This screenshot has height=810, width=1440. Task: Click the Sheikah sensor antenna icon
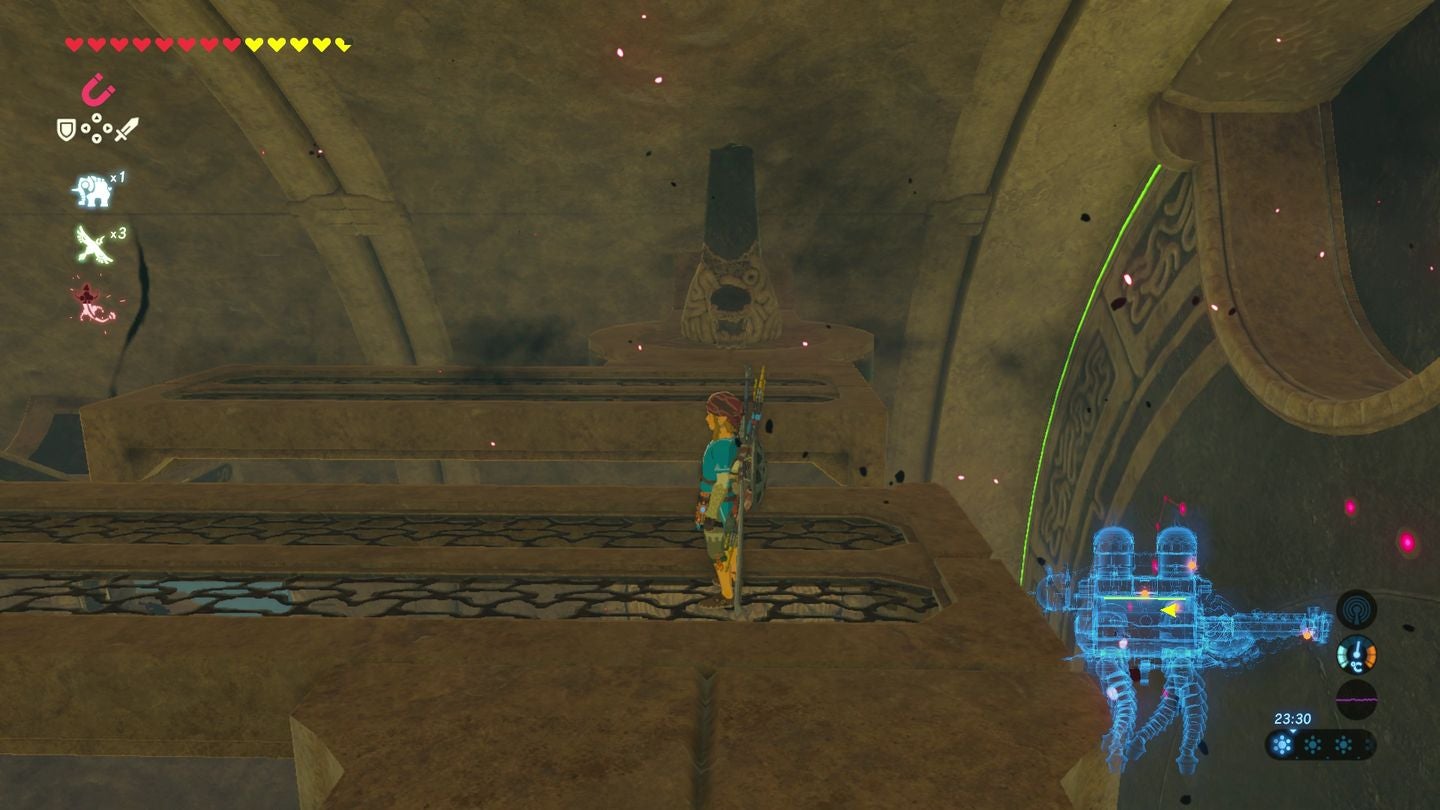[1357, 609]
